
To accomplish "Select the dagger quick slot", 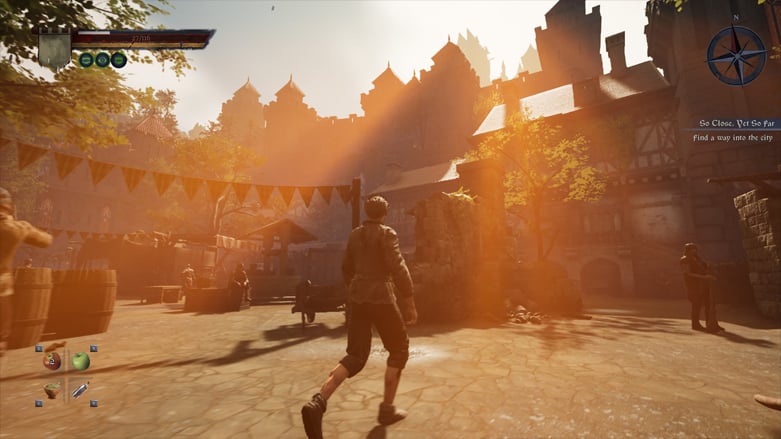I will [x=80, y=389].
